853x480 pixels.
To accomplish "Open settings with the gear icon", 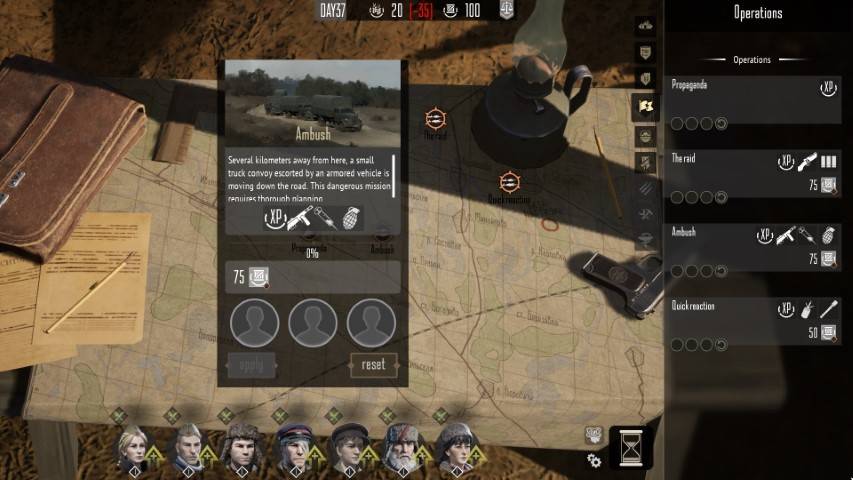I will pyautogui.click(x=594, y=460).
